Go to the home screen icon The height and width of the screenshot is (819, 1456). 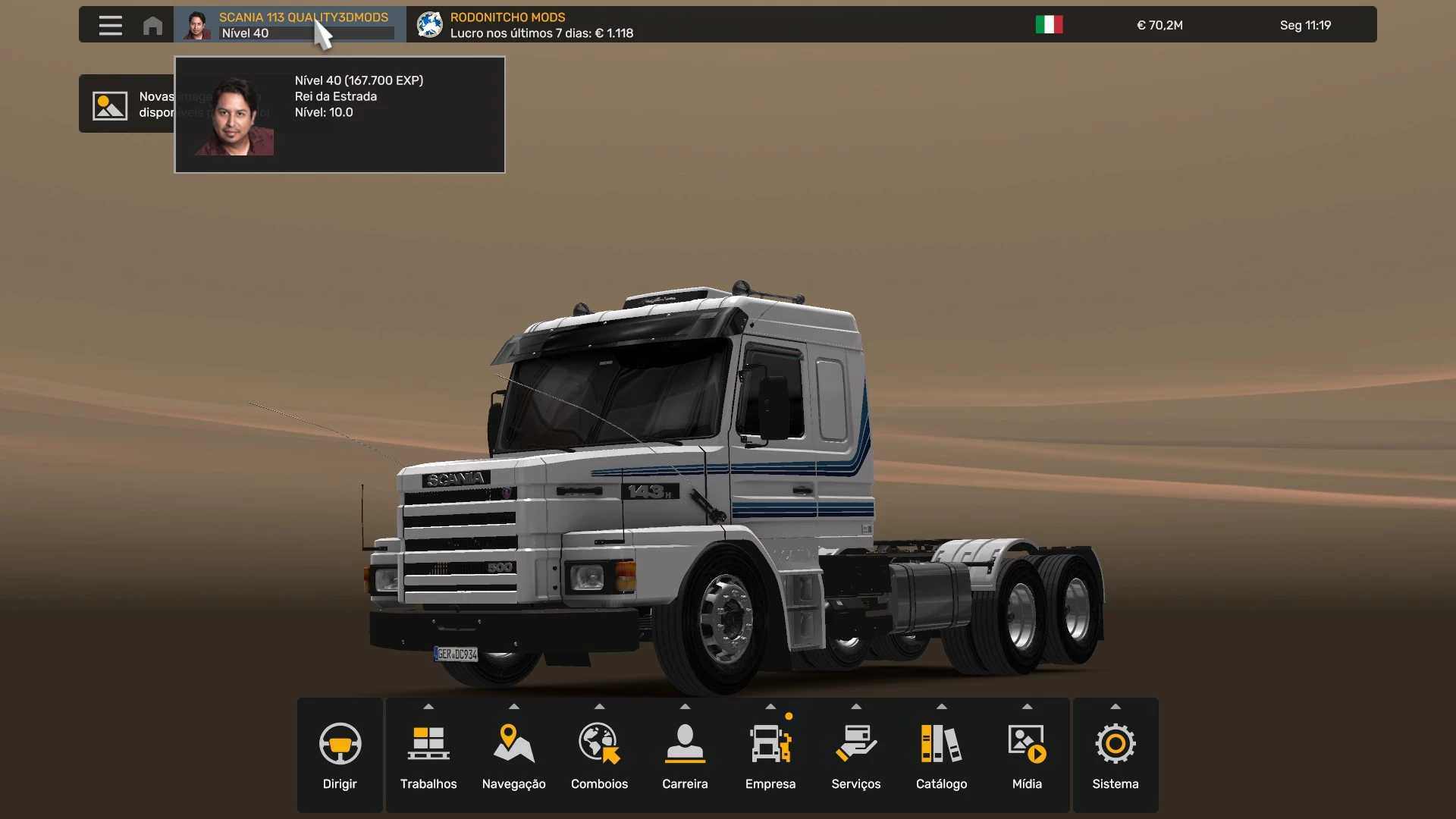pyautogui.click(x=152, y=25)
